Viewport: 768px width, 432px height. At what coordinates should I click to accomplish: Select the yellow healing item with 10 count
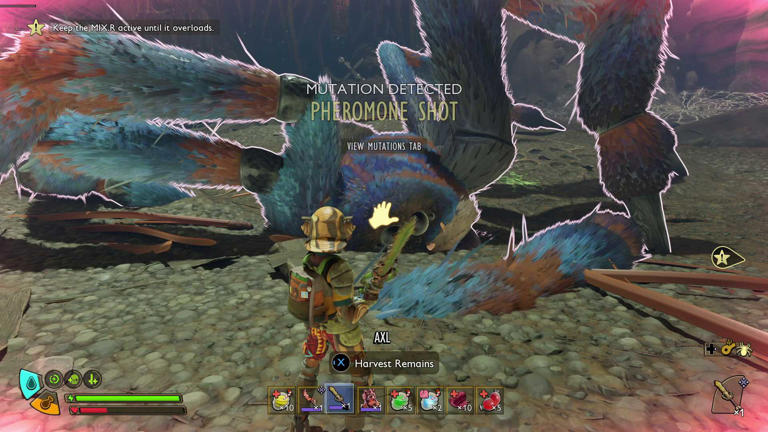coord(282,400)
